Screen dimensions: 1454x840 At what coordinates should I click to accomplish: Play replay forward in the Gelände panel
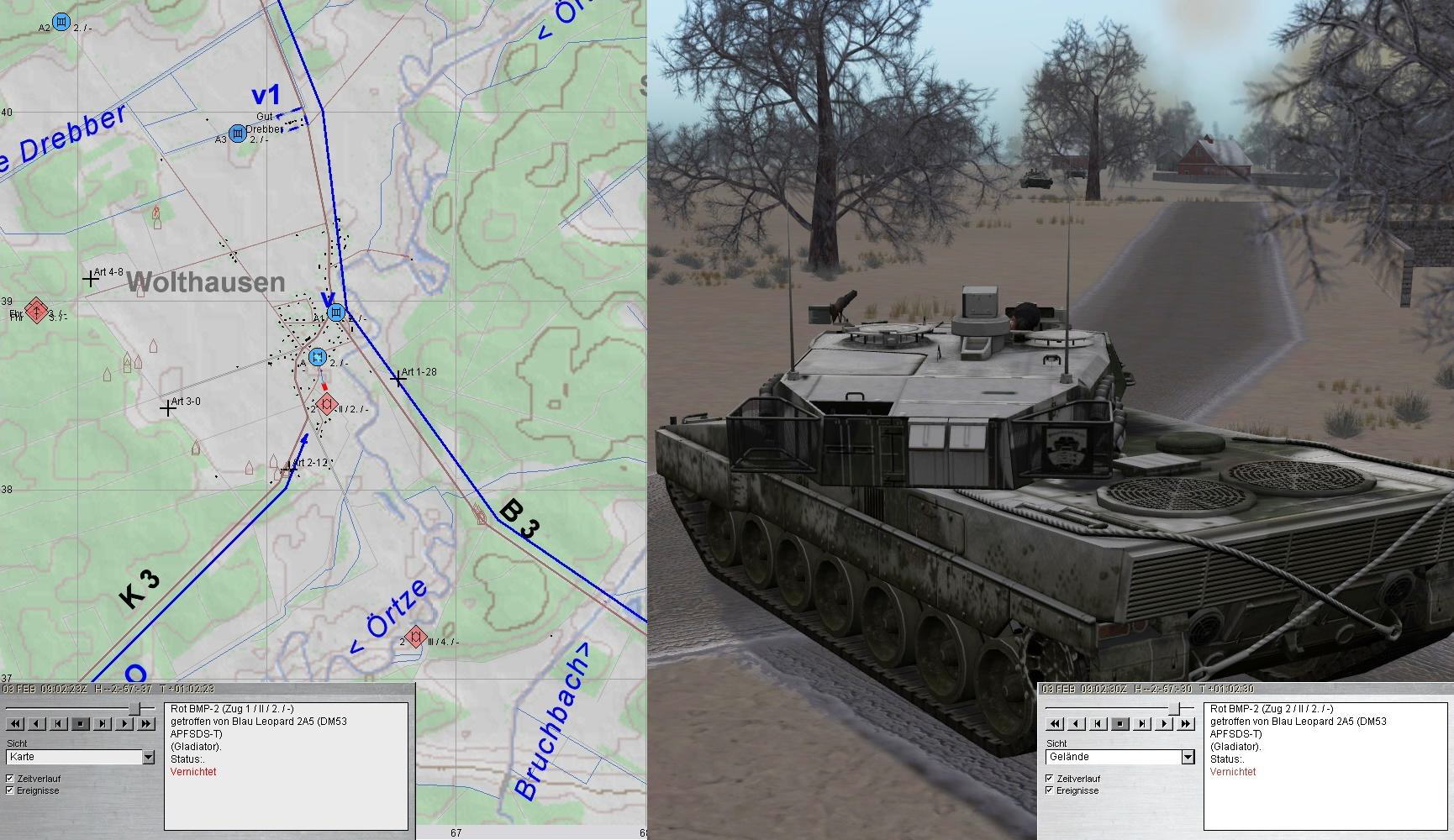pyautogui.click(x=1164, y=723)
